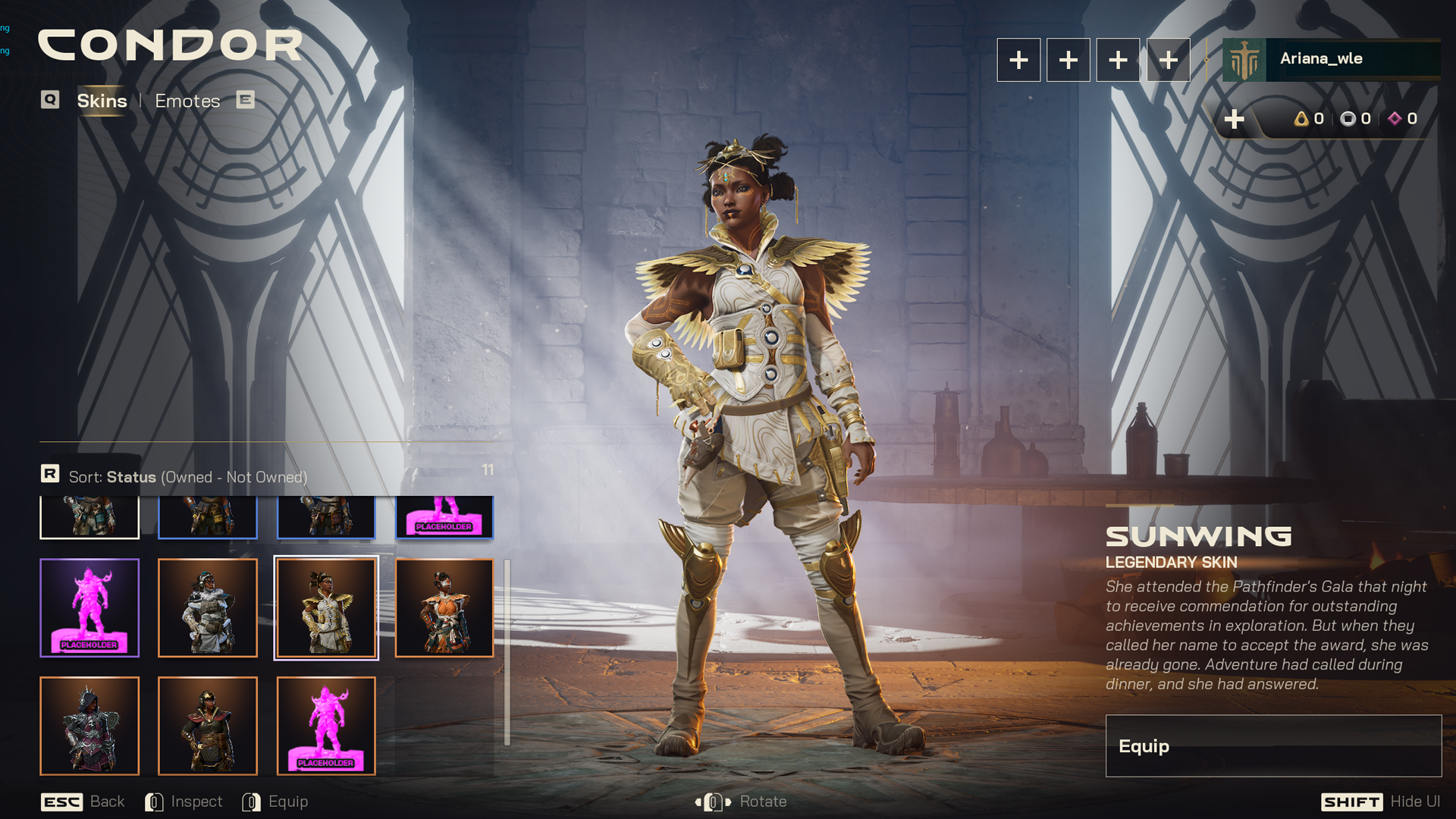The image size is (1456, 819).
Task: Select the purple-bordered placeholder skin
Action: pos(89,608)
